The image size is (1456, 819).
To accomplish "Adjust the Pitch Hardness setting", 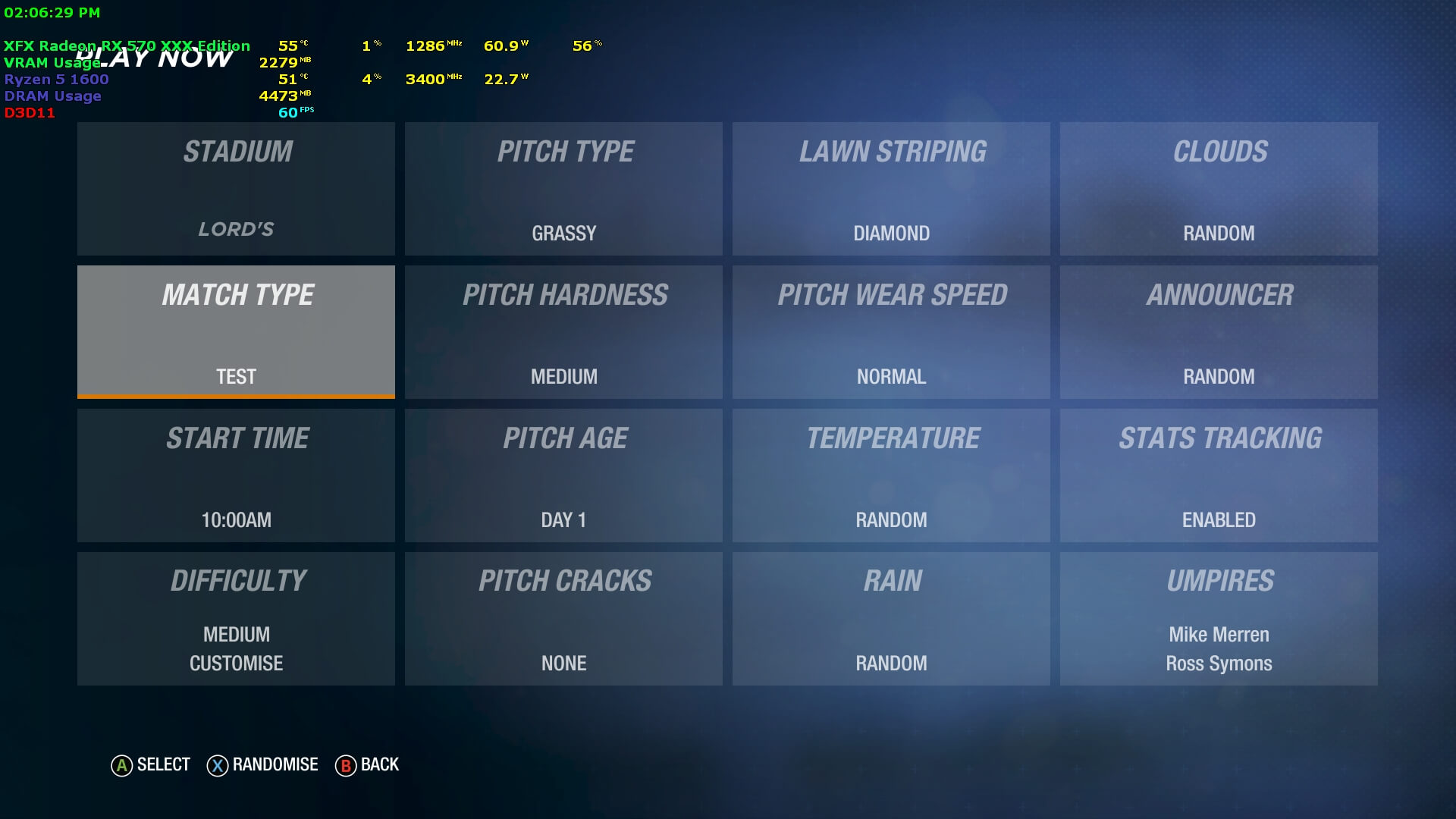I will (x=563, y=332).
